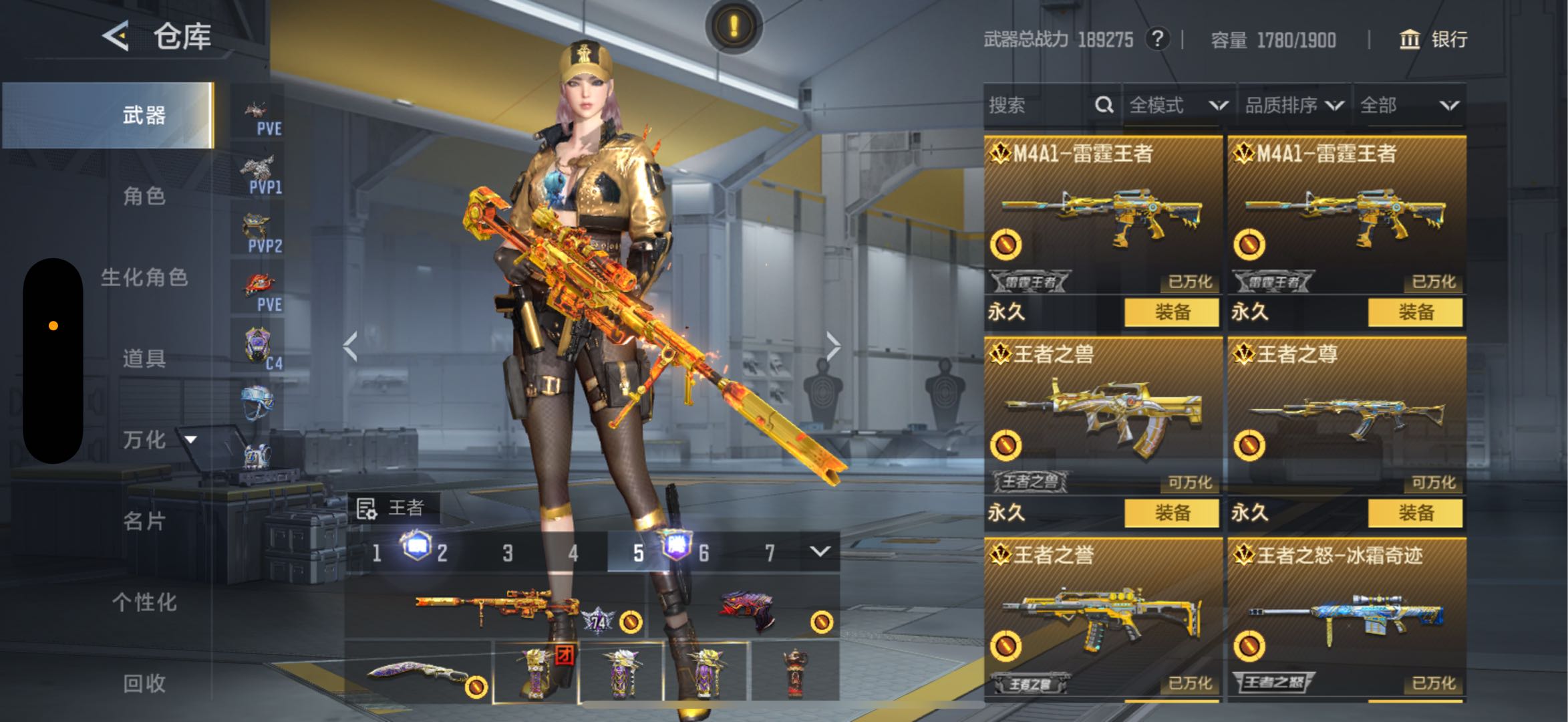The image size is (1568, 722).
Task: Equip the 王者之兽 weapon
Action: [x=1172, y=513]
